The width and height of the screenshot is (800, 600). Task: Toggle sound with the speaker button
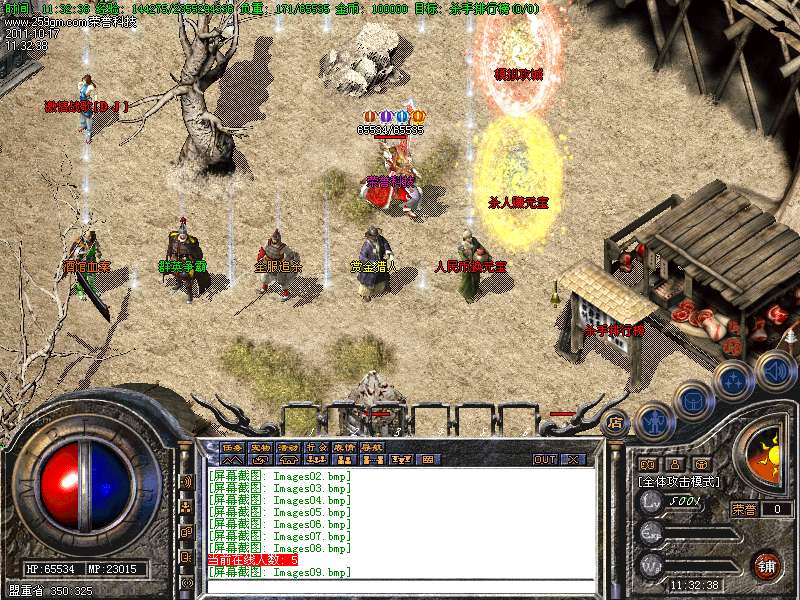click(x=774, y=369)
